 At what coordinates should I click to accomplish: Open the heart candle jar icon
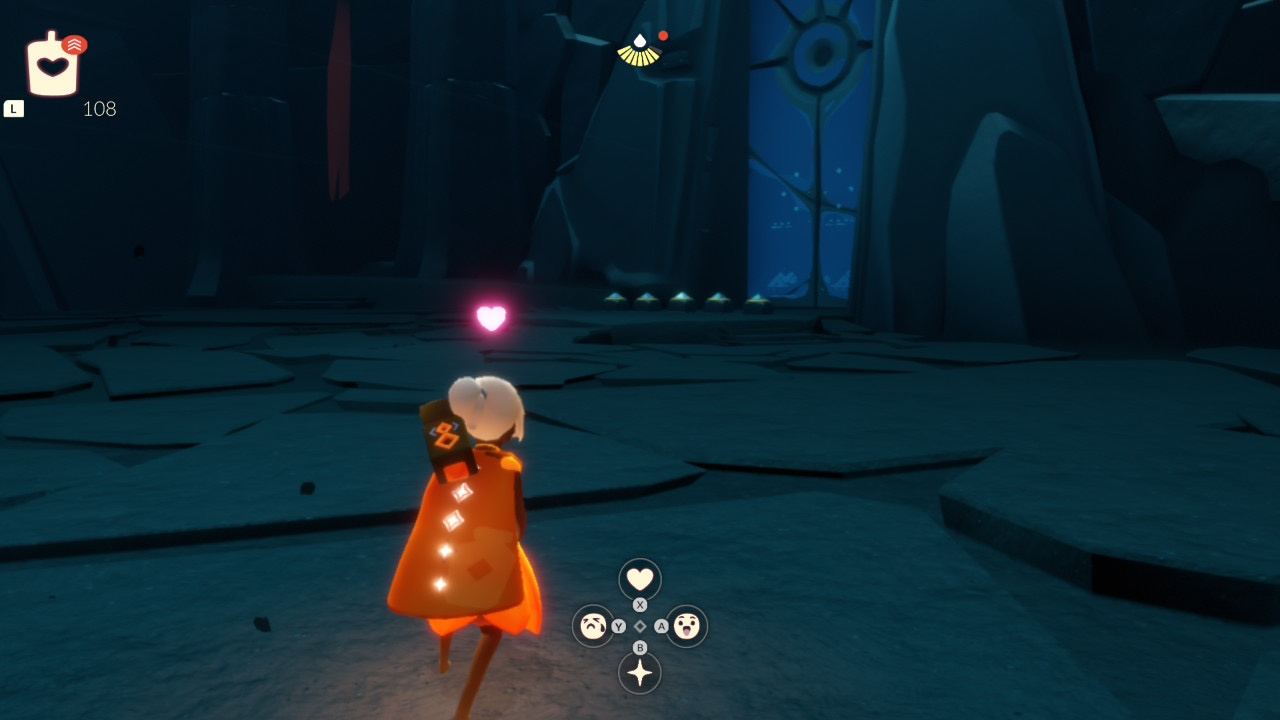point(53,66)
